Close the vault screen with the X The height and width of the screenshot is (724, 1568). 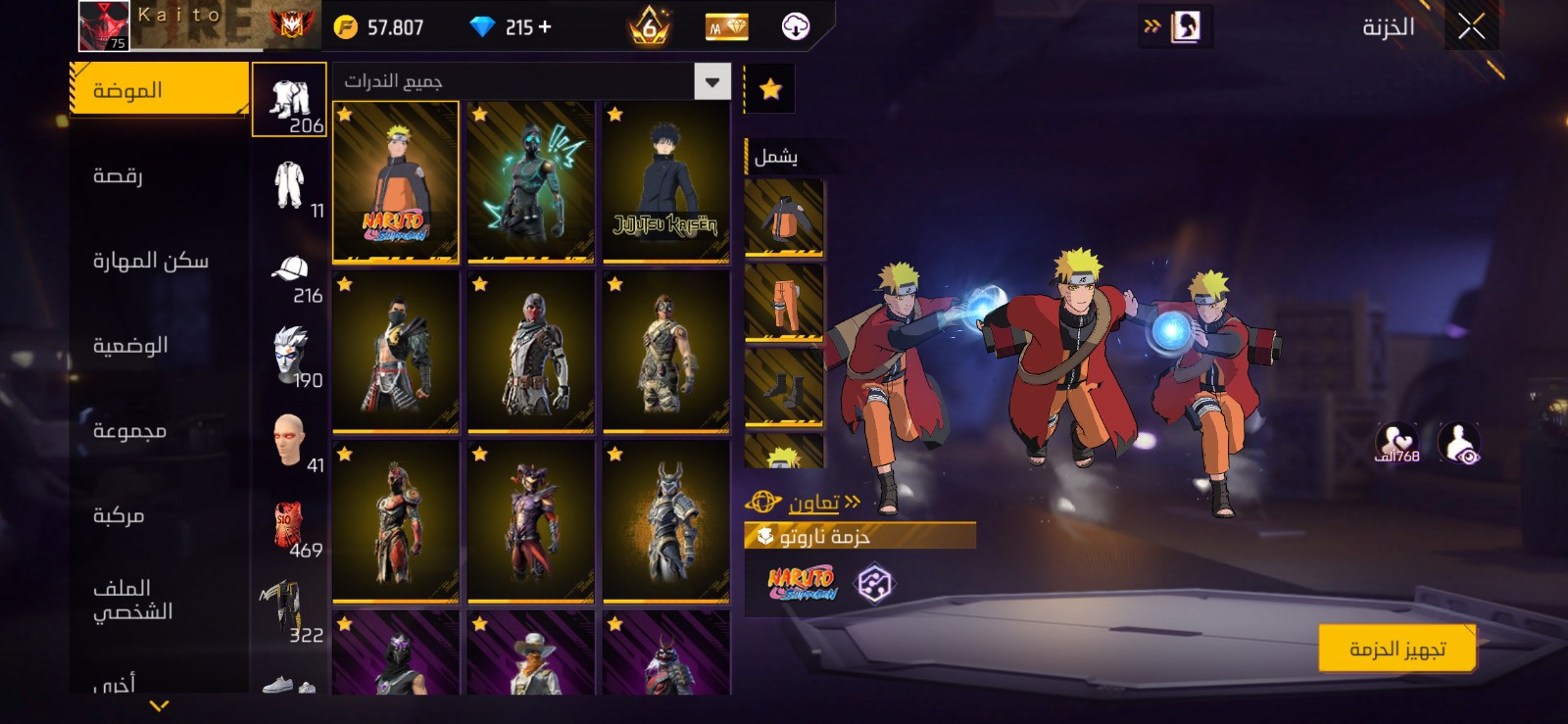click(x=1471, y=27)
